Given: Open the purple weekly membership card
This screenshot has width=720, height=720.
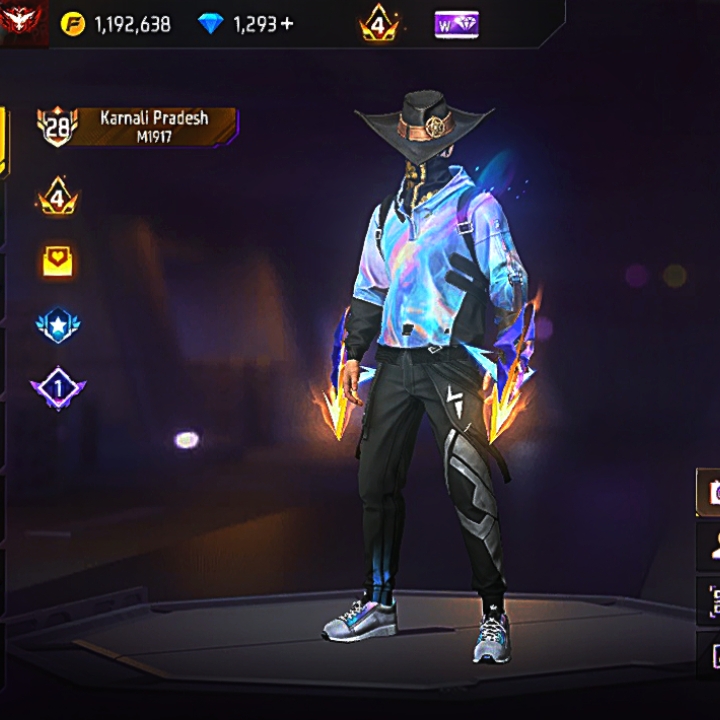Looking at the screenshot, I should [456, 24].
